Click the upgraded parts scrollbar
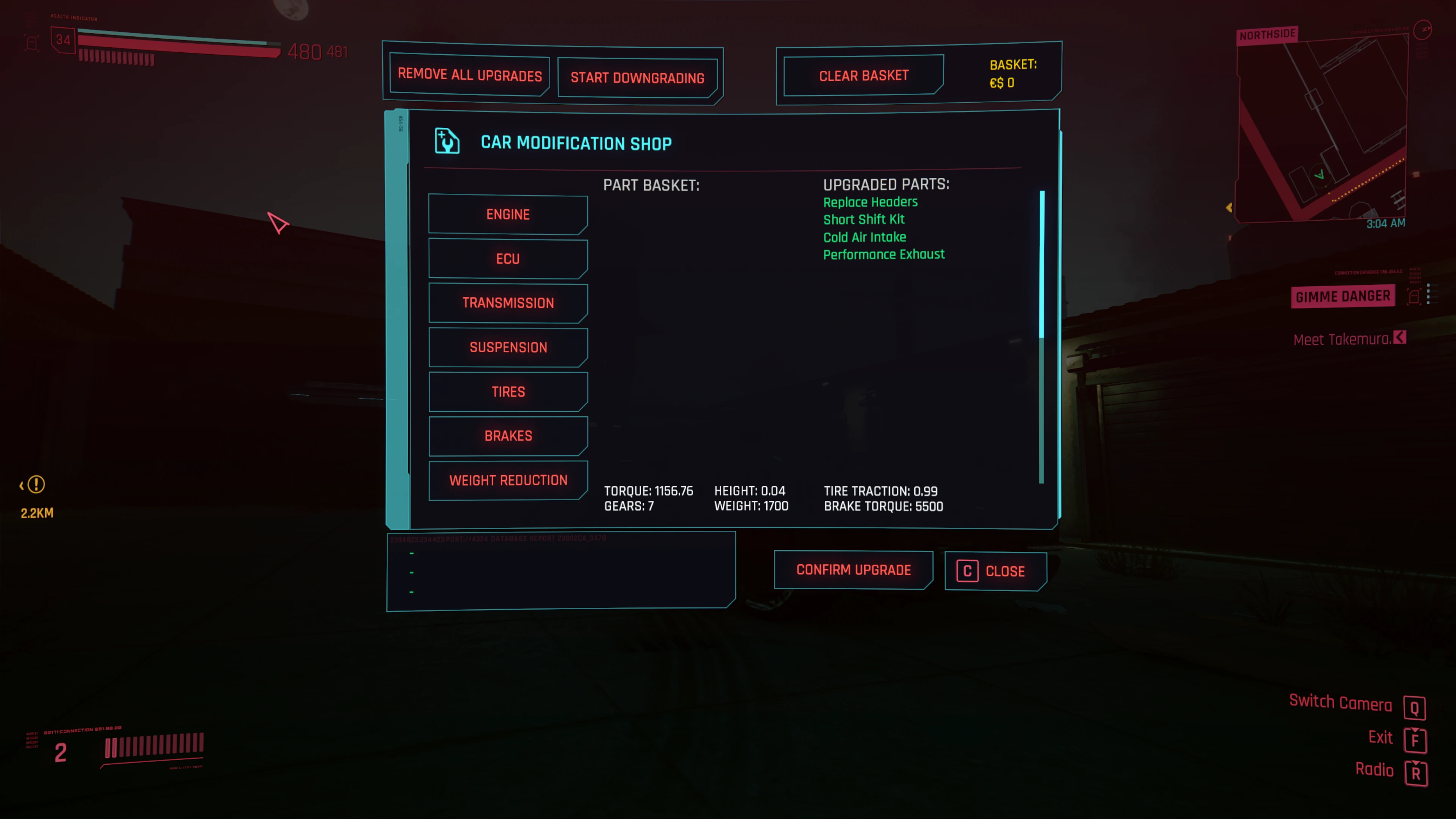Viewport: 1456px width, 819px height. pyautogui.click(x=1042, y=266)
